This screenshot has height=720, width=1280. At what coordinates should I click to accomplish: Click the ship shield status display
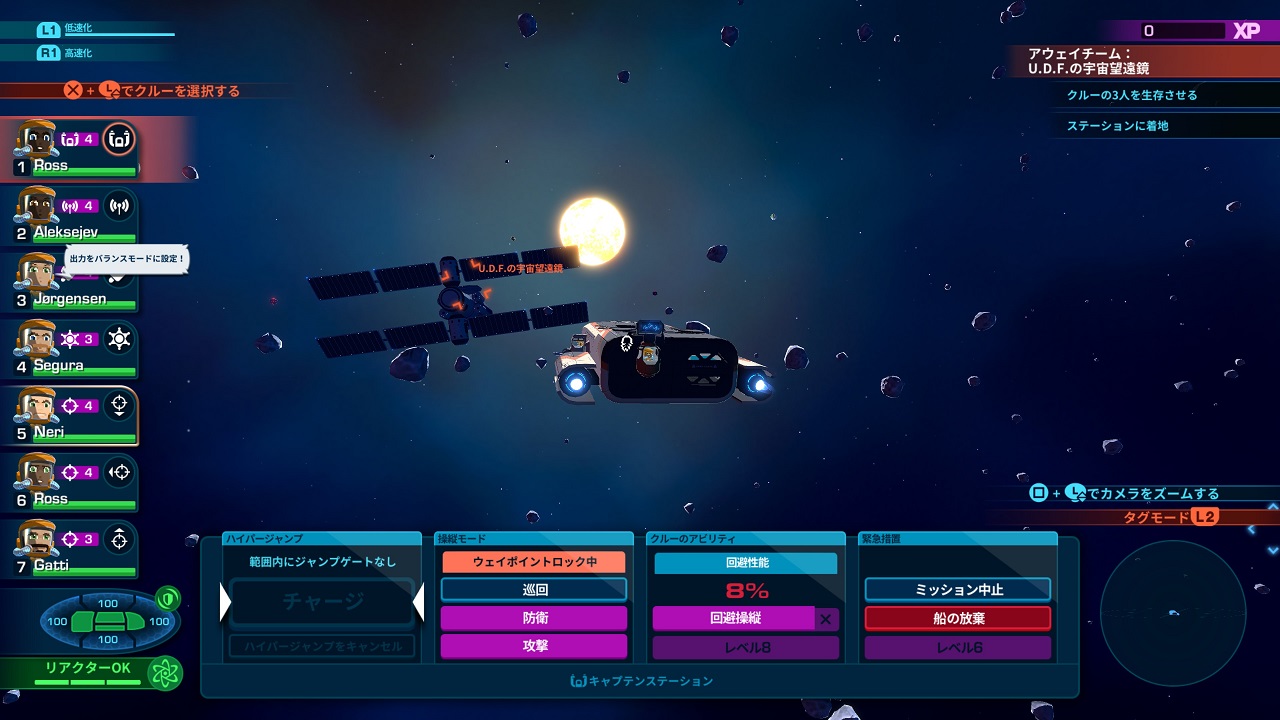point(108,621)
